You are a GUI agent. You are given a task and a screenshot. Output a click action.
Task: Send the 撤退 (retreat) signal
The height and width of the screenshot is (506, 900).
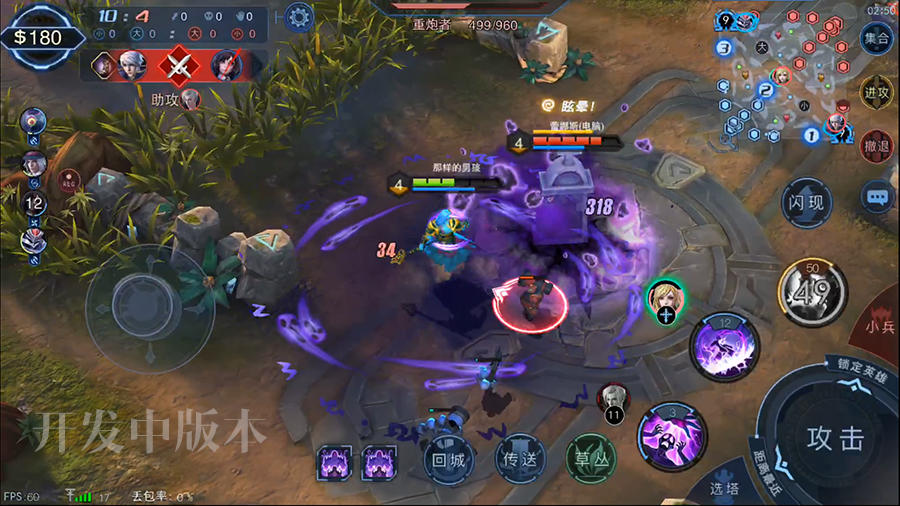coord(876,145)
